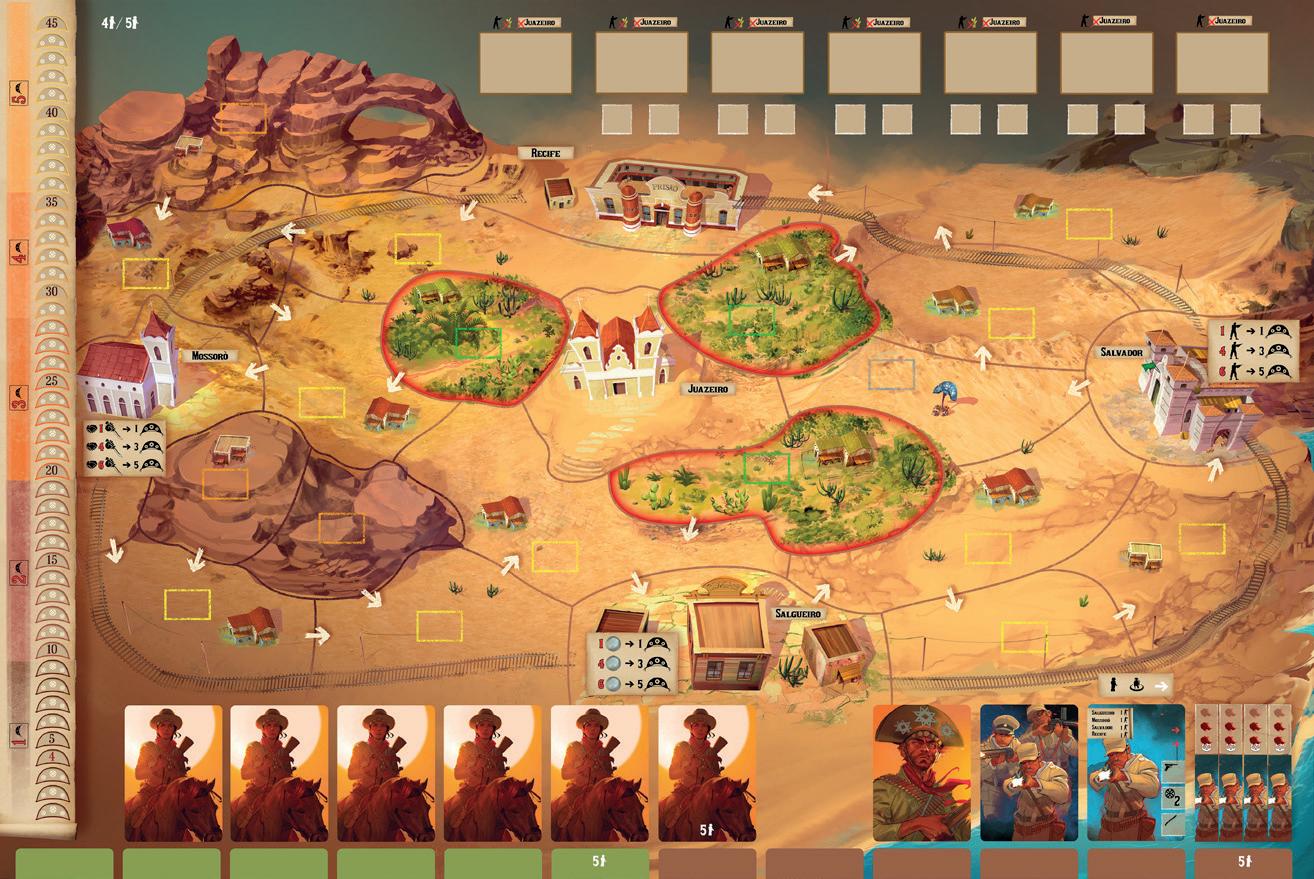Select the green card slot labeled 5
The image size is (1314, 879).
(600, 864)
